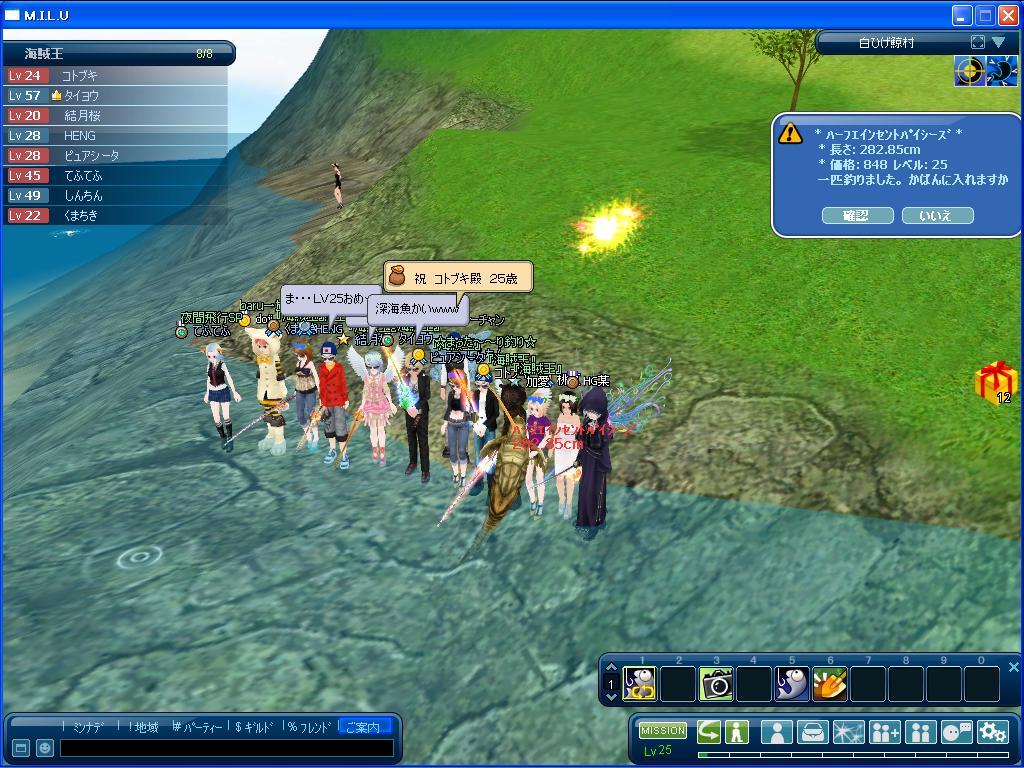Click the add-friend icon with plus sign
The height and width of the screenshot is (768, 1024).
coord(884,732)
